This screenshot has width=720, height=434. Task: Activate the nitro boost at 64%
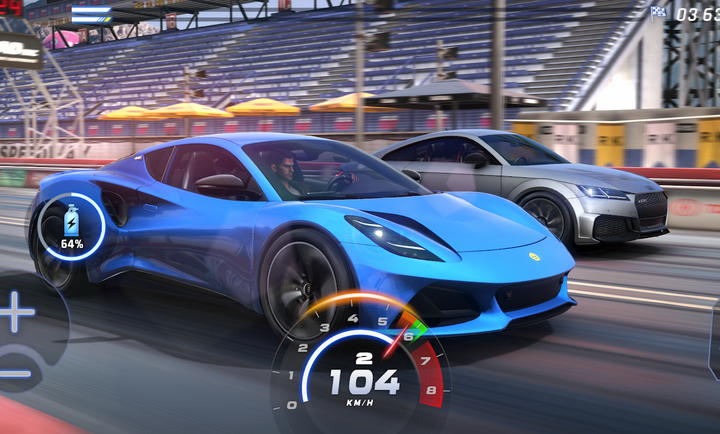coord(71,227)
